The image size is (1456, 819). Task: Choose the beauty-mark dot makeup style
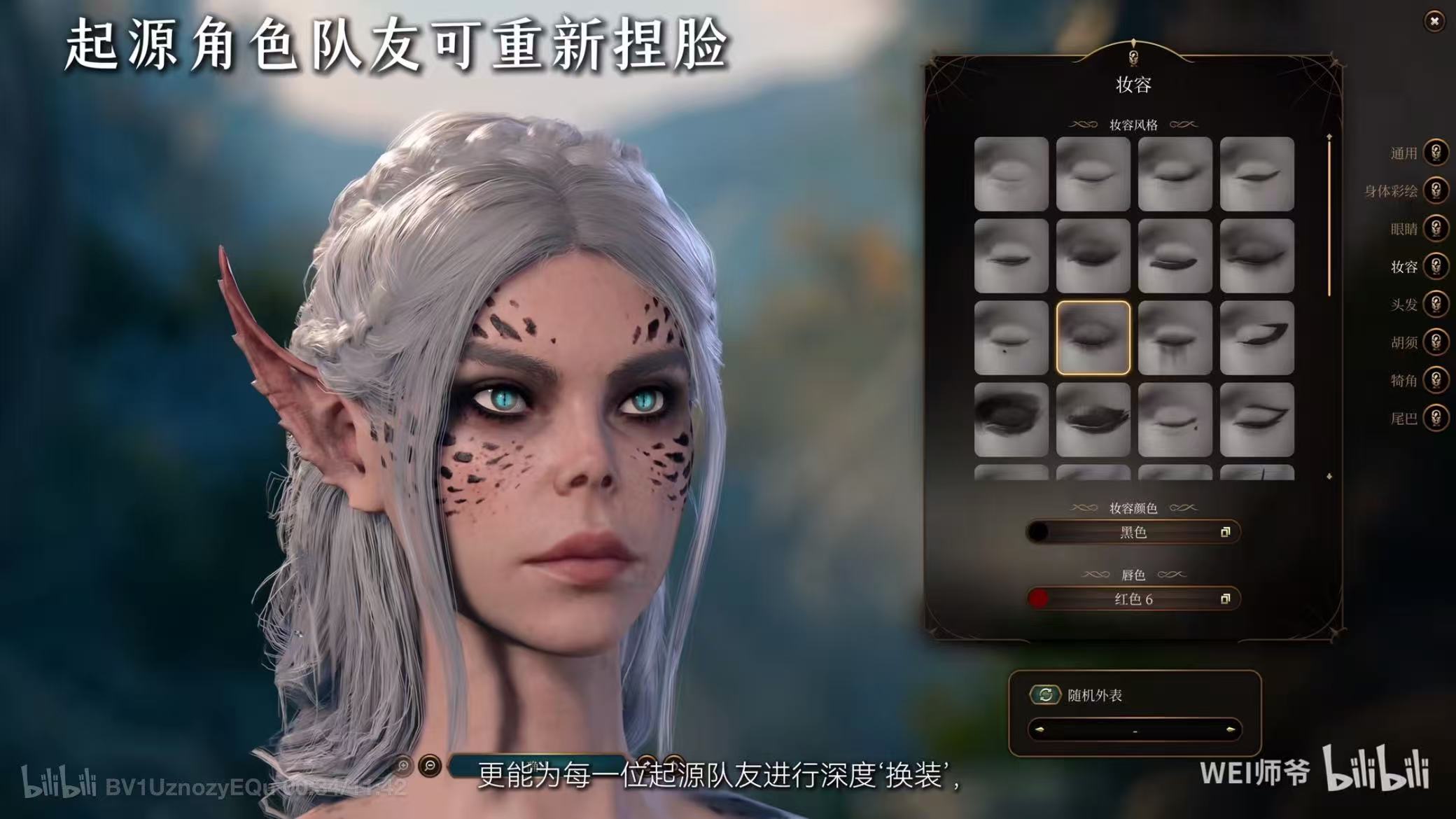(x=1011, y=338)
